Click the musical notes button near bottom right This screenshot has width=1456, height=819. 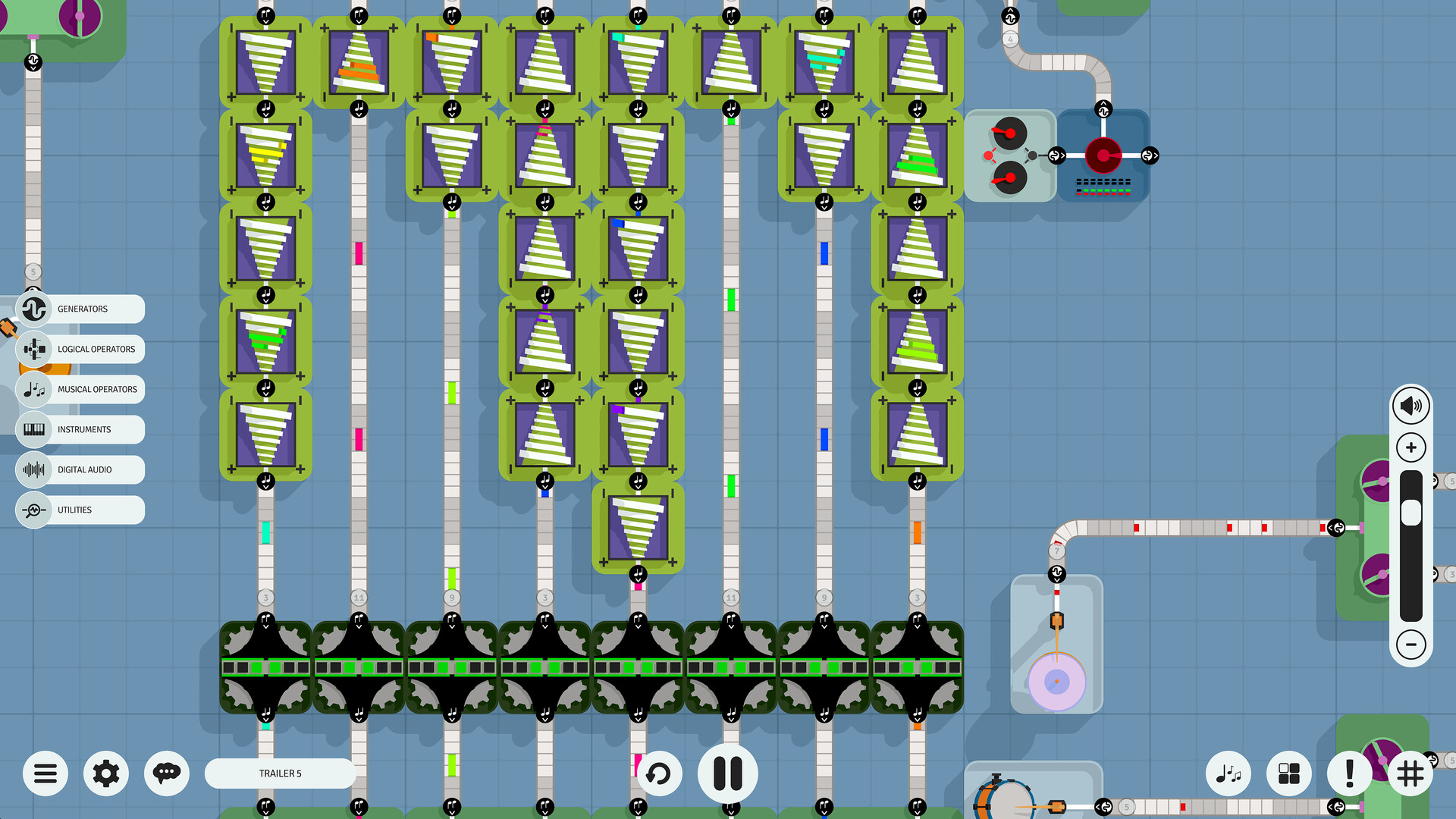[x=1228, y=773]
